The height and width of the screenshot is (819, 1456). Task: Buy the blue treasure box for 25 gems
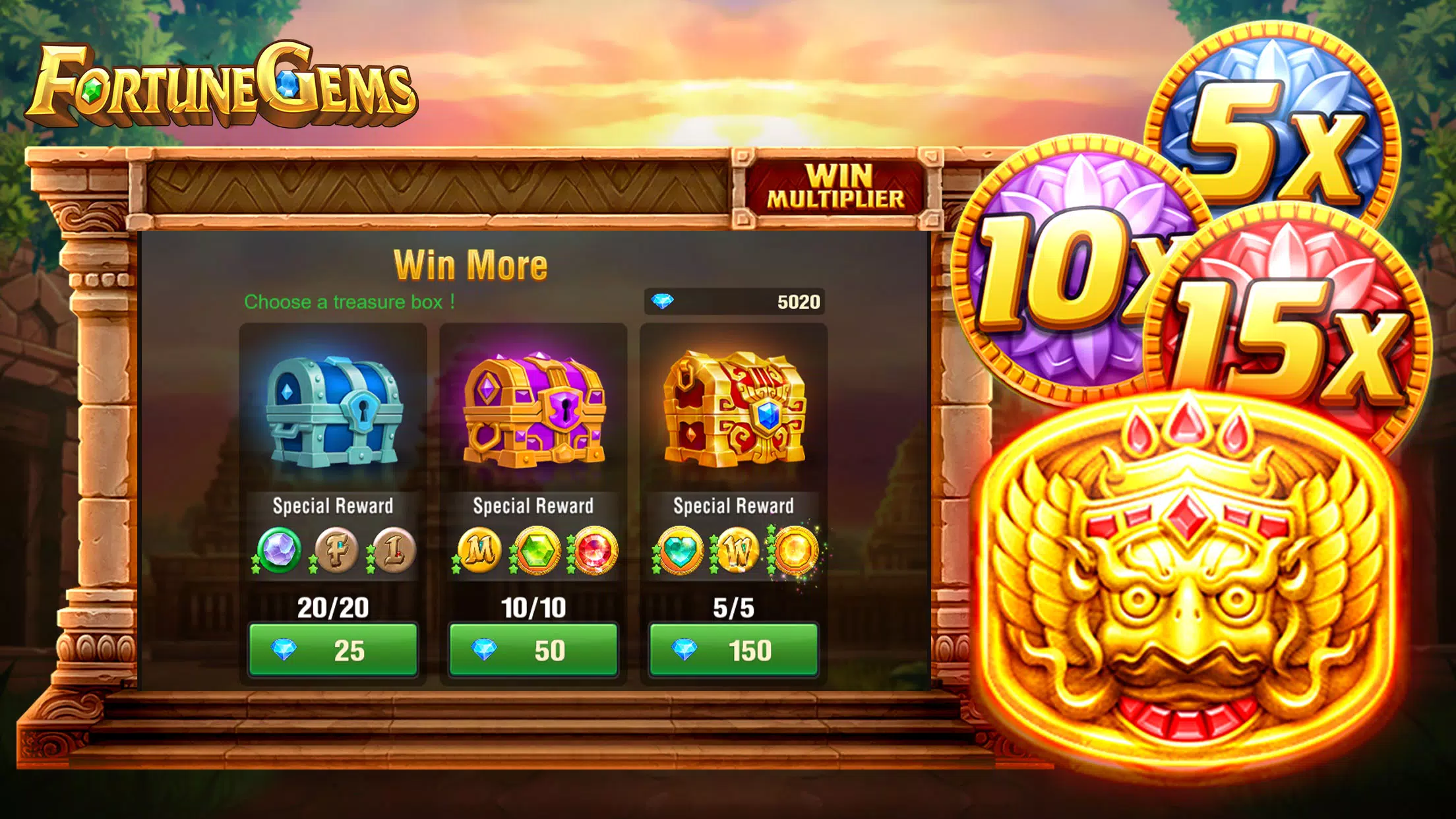pyautogui.click(x=333, y=650)
